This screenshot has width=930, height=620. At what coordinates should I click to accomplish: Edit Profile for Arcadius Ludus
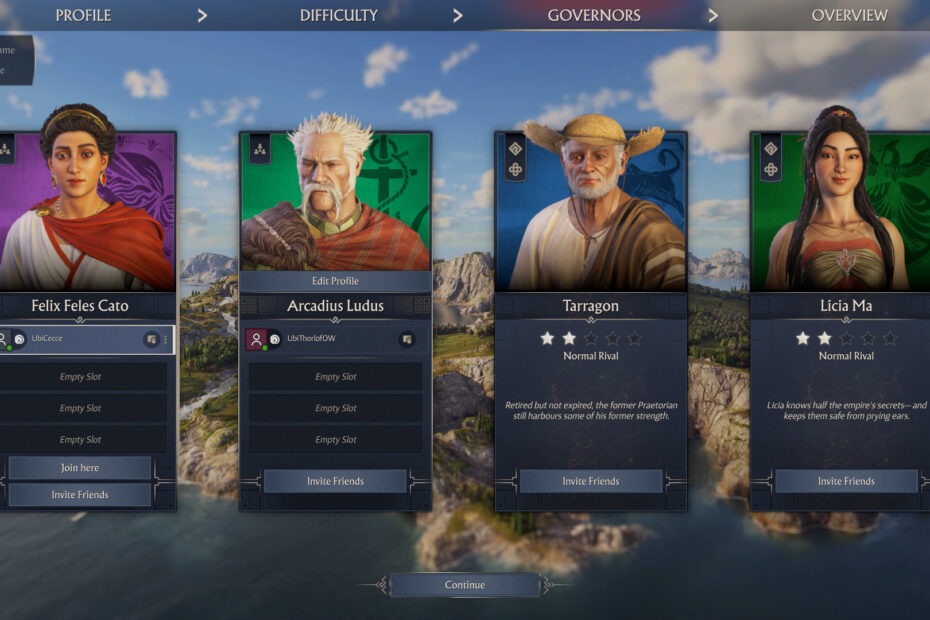pyautogui.click(x=335, y=281)
